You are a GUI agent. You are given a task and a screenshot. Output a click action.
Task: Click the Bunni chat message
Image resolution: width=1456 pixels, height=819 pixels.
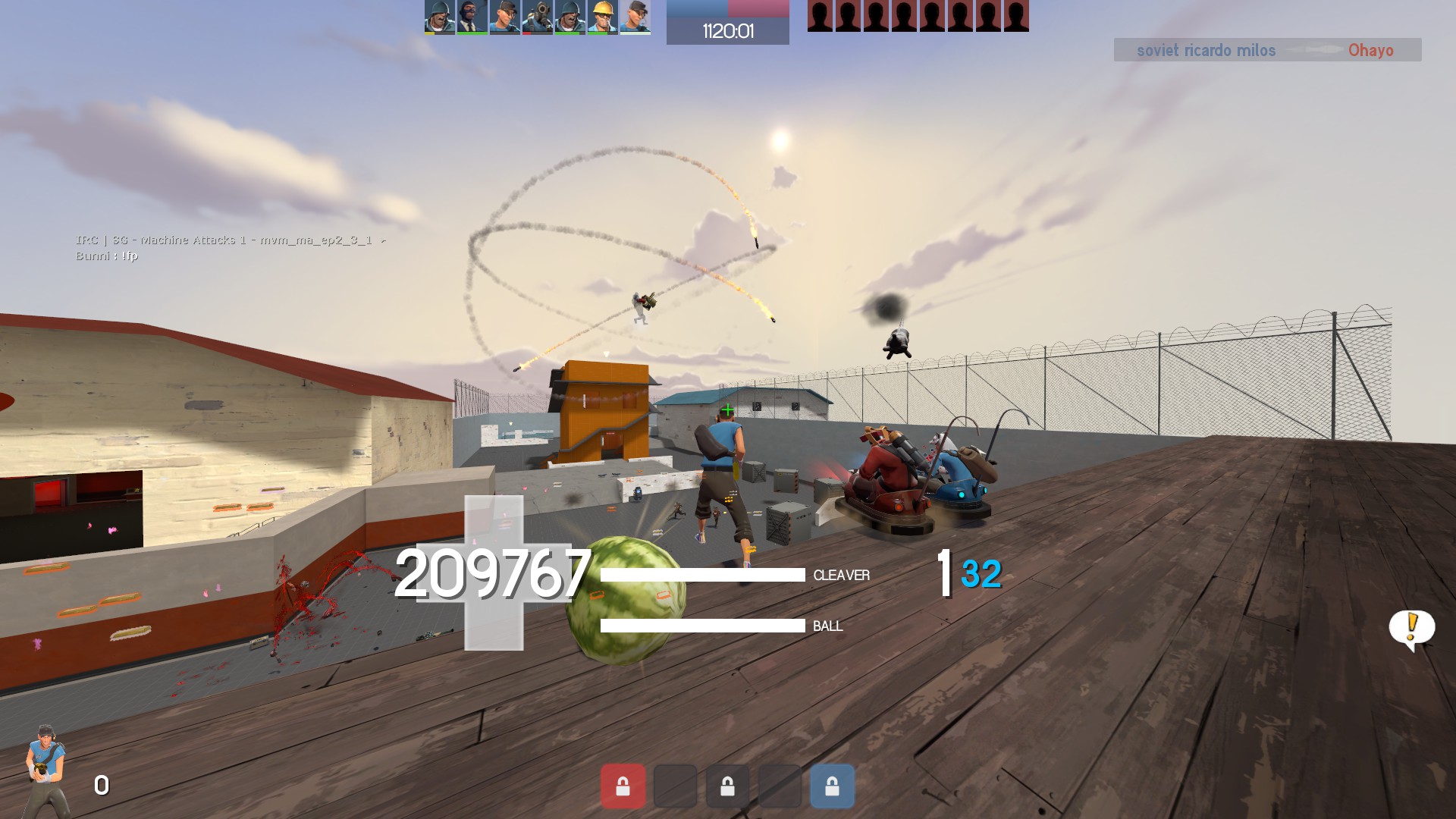point(107,256)
